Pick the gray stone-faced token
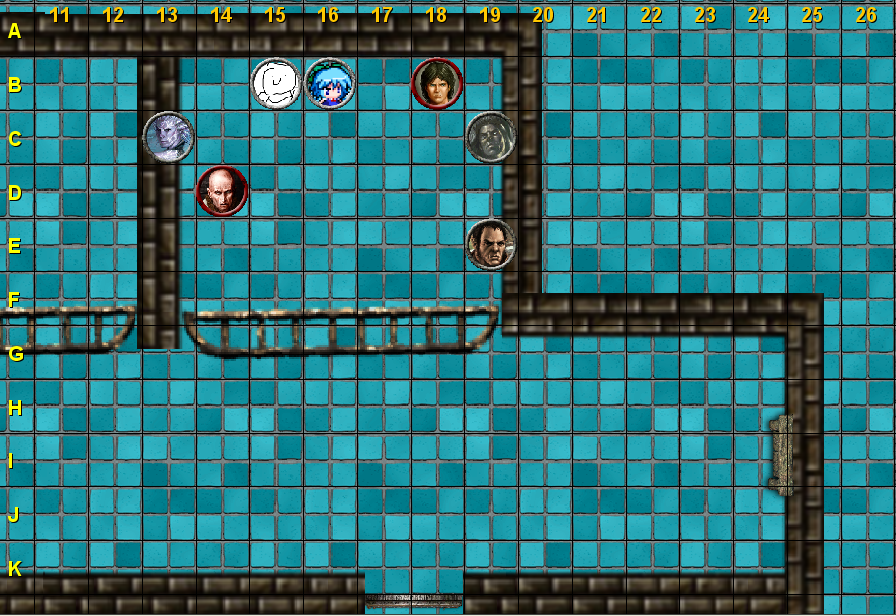Image resolution: width=896 pixels, height=616 pixels. pyautogui.click(x=490, y=137)
